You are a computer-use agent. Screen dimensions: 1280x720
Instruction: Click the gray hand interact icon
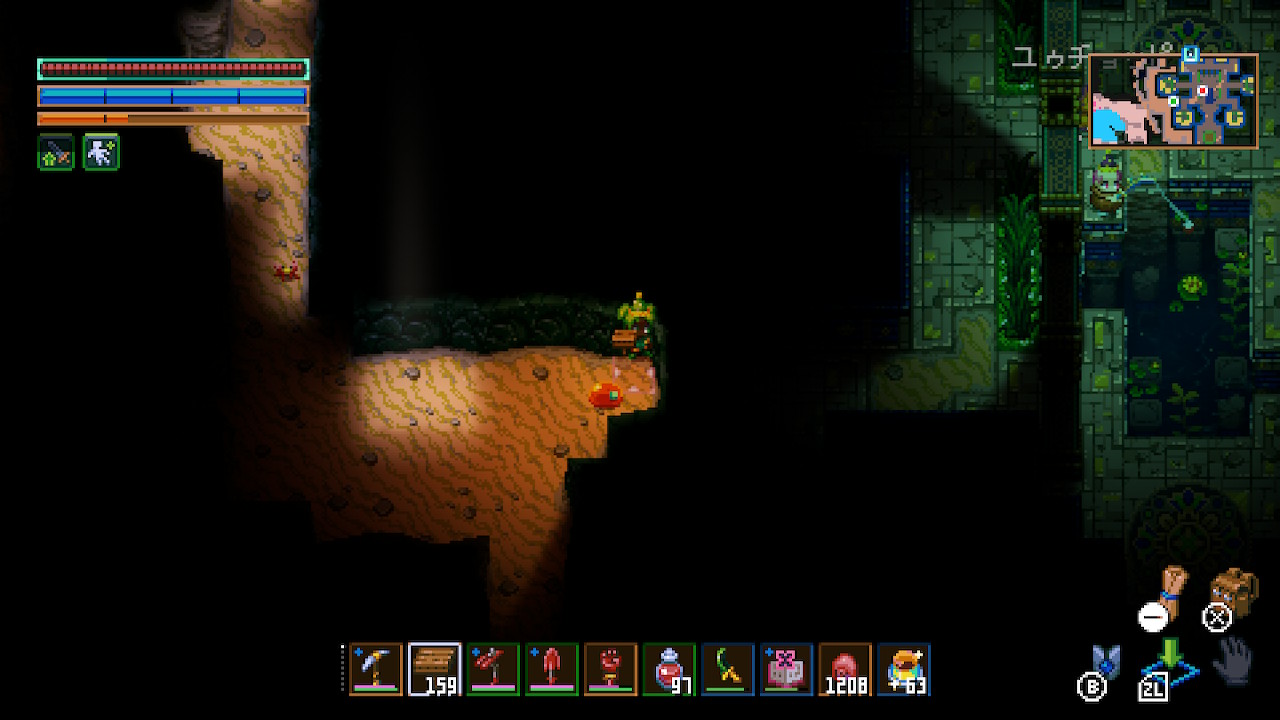(x=1234, y=660)
